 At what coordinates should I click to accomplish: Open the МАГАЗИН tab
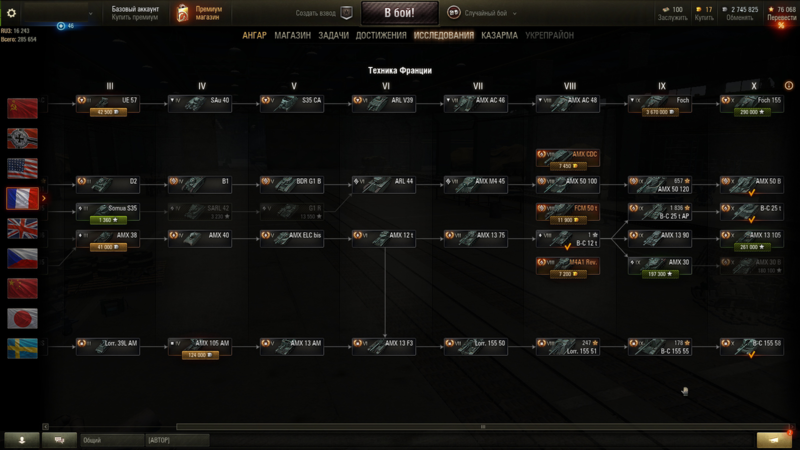pos(292,35)
